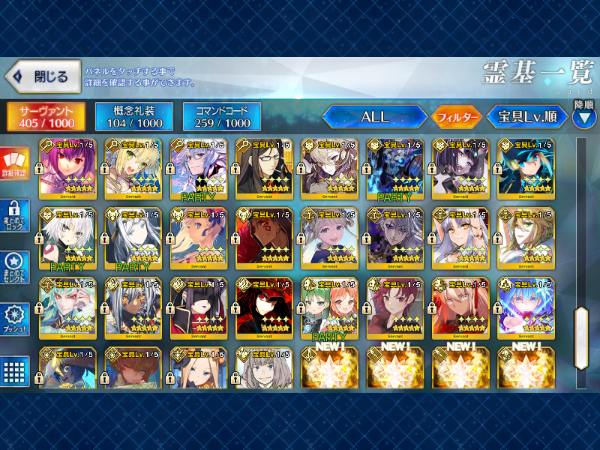
Task: Change the 宝具Lv.順 sort order
Action: (x=525, y=116)
